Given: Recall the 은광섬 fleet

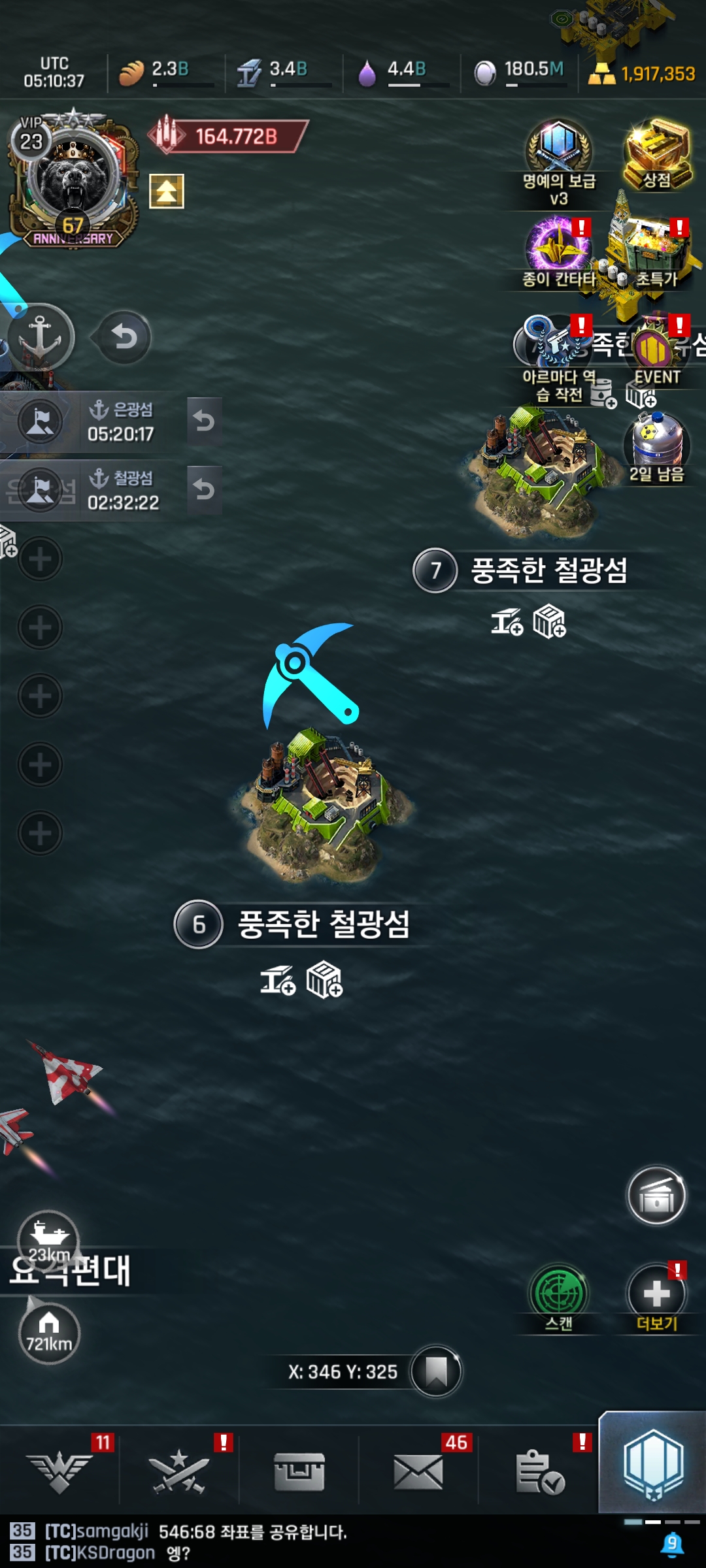Looking at the screenshot, I should [x=204, y=422].
